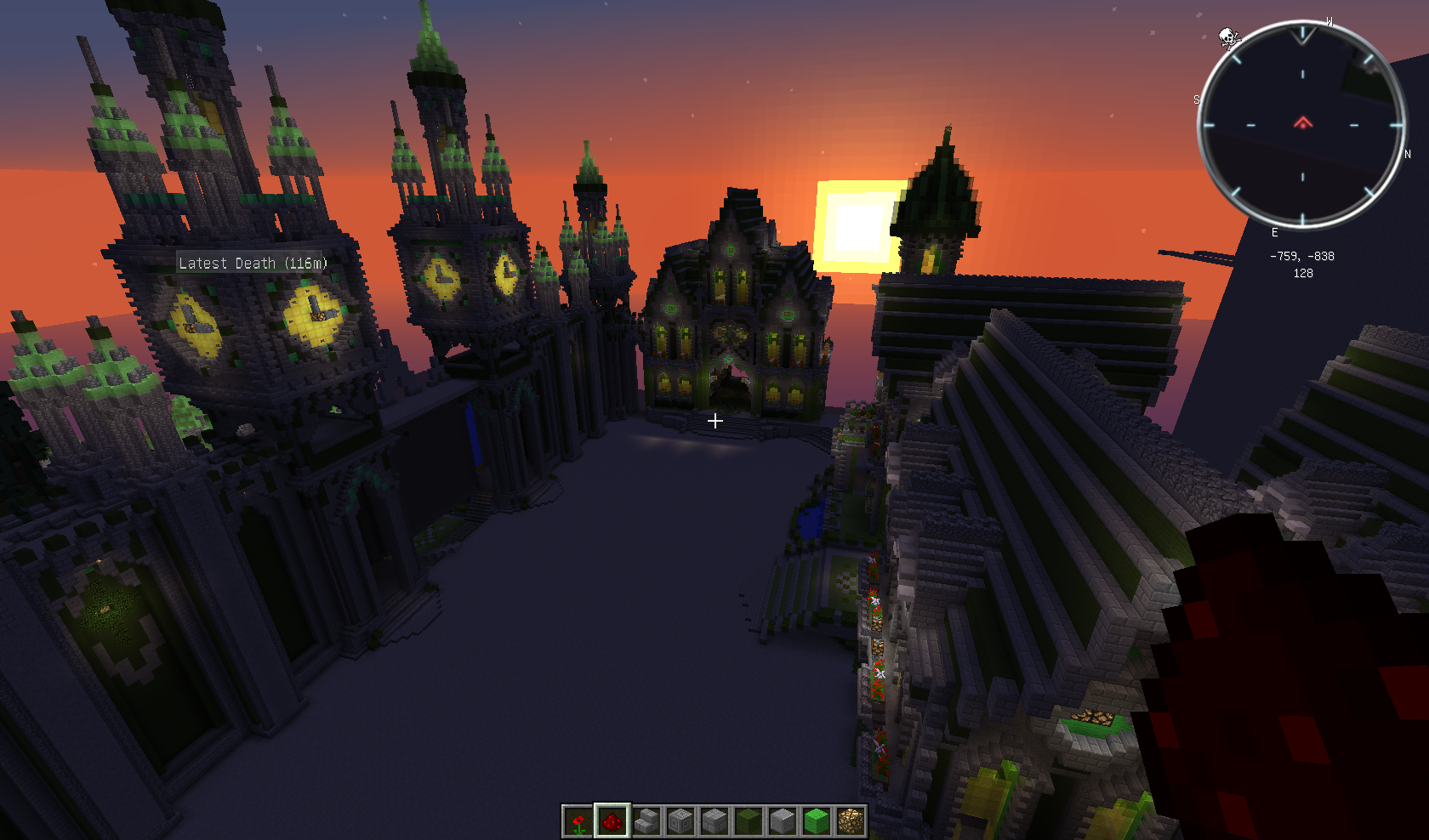The width and height of the screenshot is (1429, 840).
Task: Choose the redstone dust hotbar slot
Action: [612, 821]
